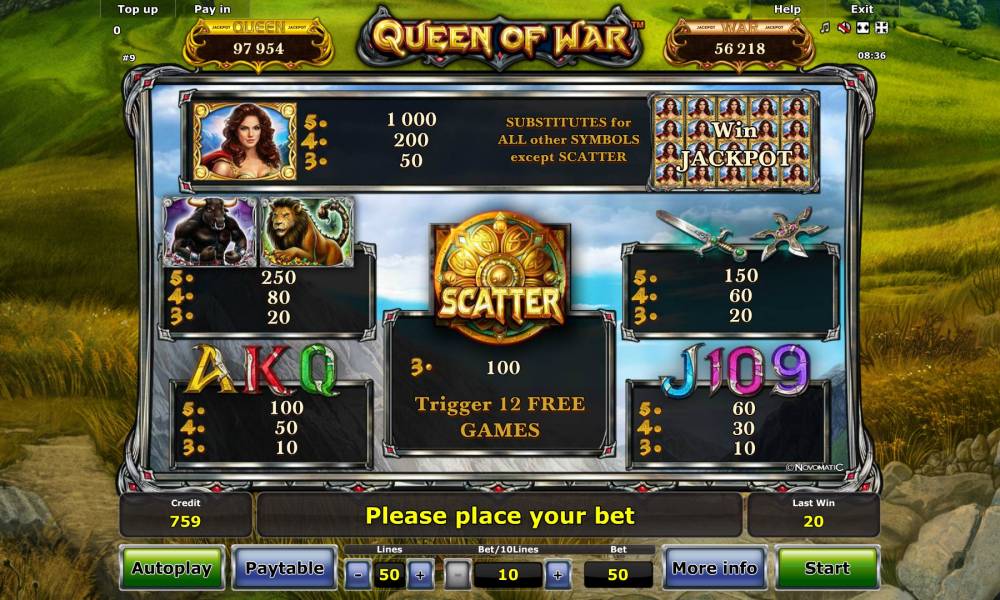
Task: Decrease the number of Lines
Action: 358,575
